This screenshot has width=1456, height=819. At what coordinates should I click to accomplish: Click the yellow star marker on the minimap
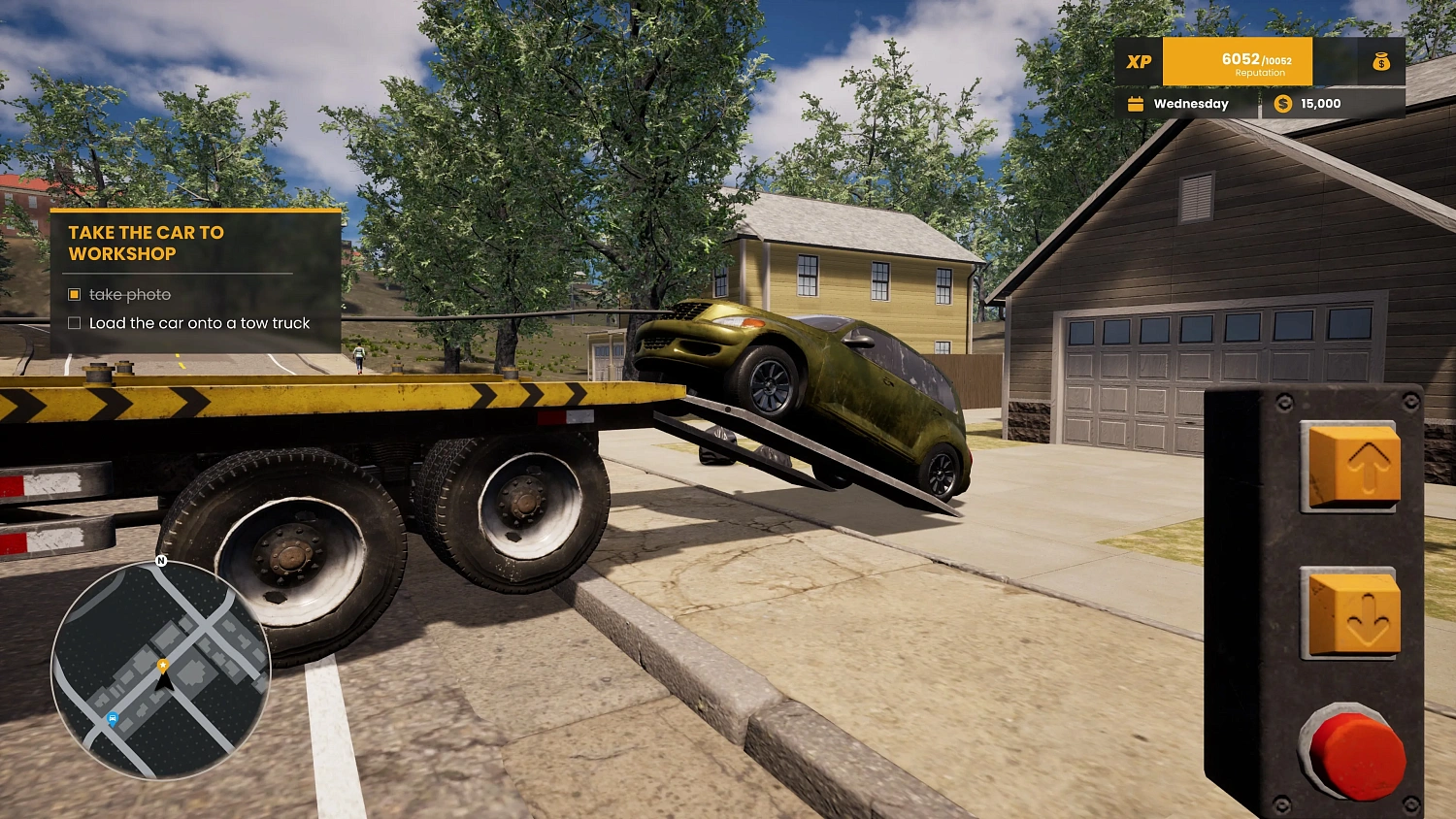point(162,666)
